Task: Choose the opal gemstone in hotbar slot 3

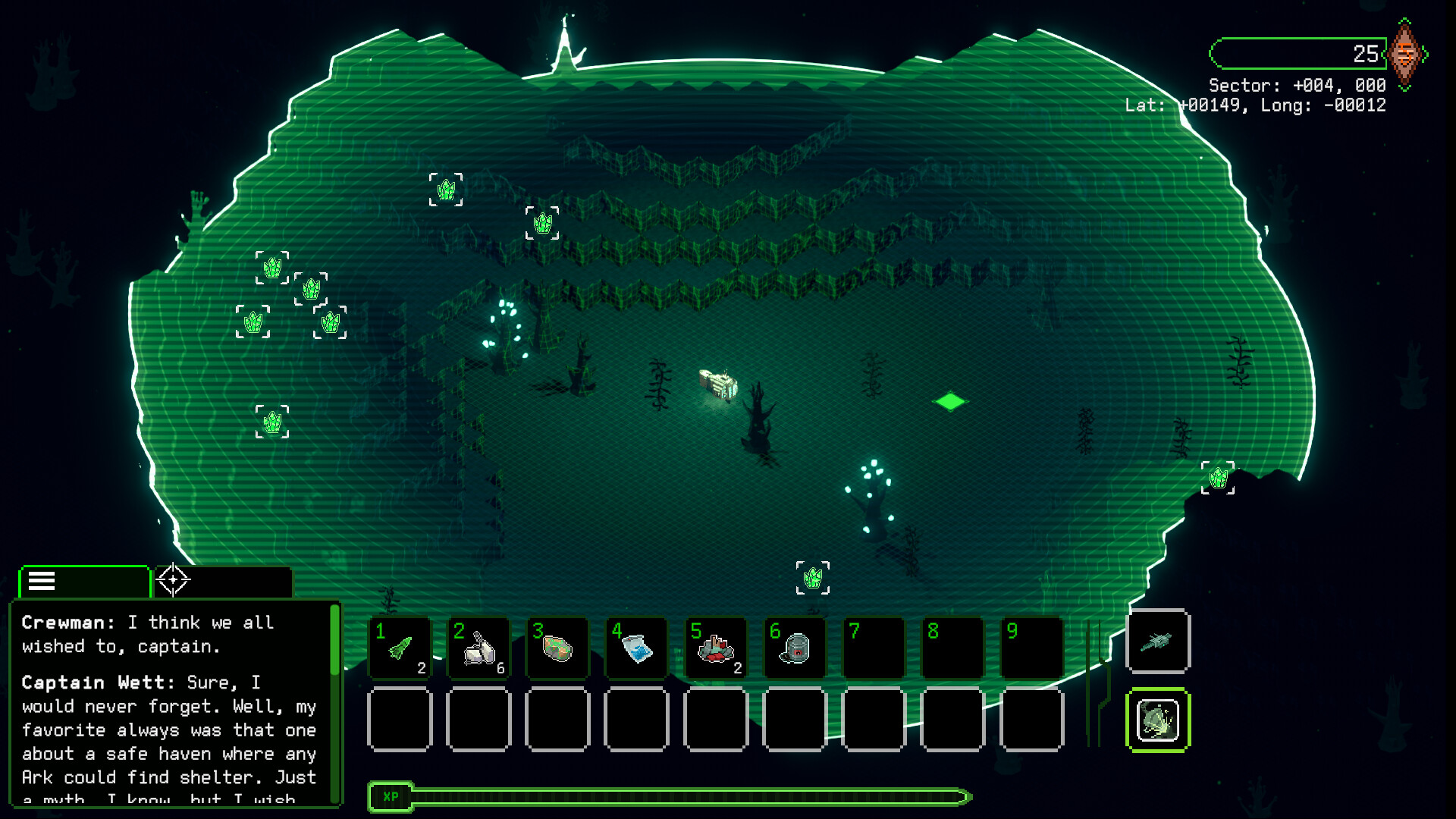Action: tap(557, 648)
